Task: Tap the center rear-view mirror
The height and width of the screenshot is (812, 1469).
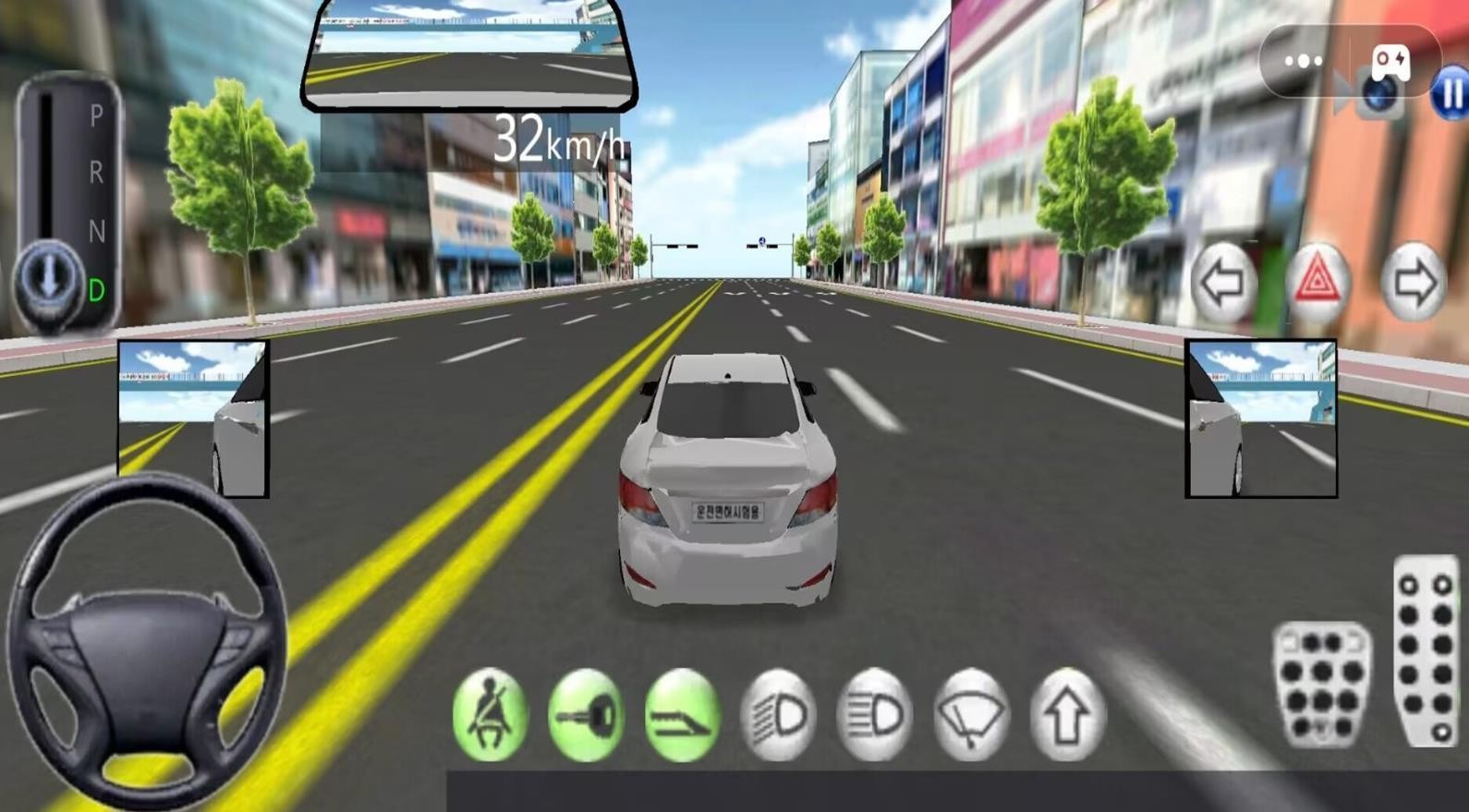Action: [x=469, y=57]
